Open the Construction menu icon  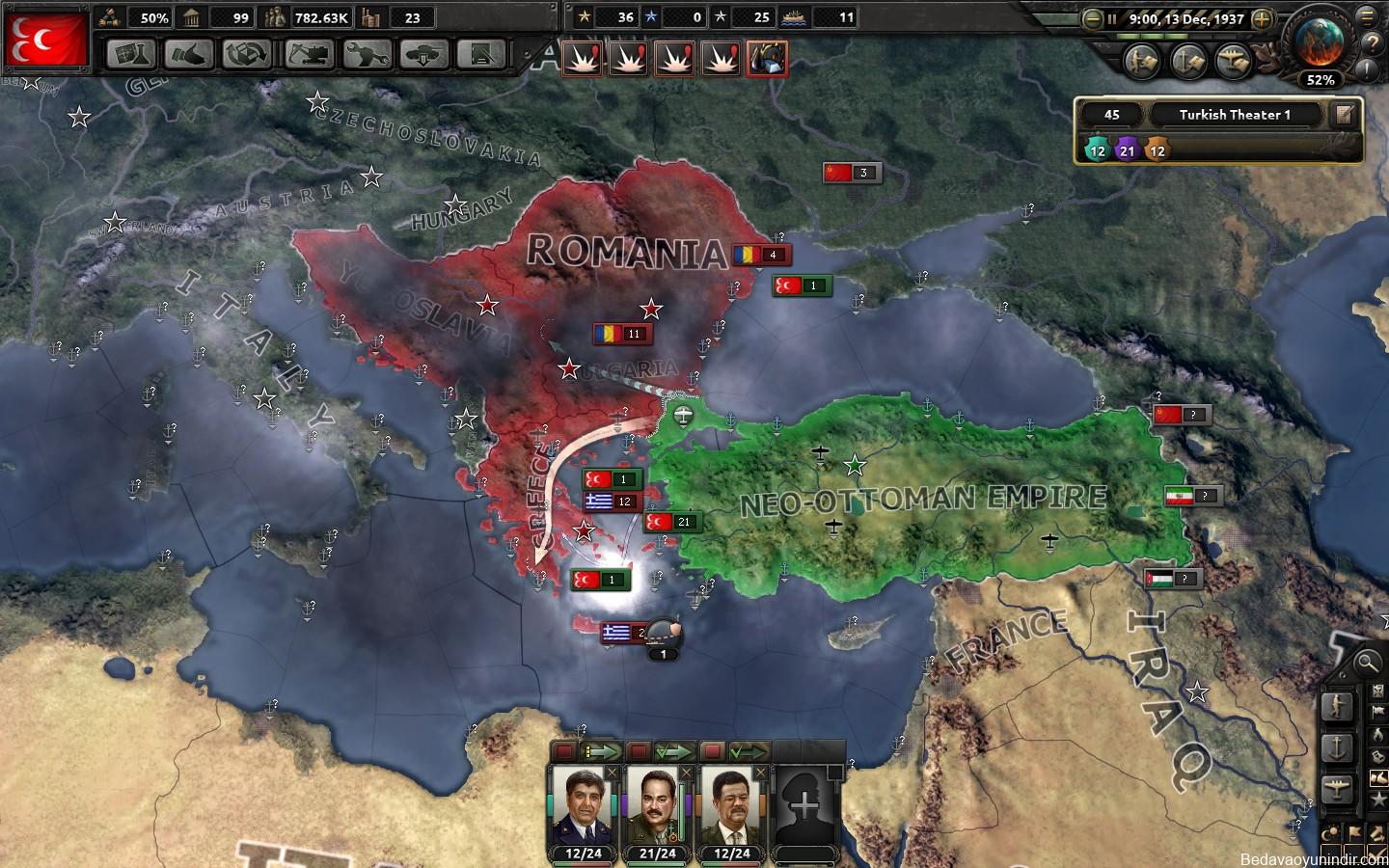point(306,55)
